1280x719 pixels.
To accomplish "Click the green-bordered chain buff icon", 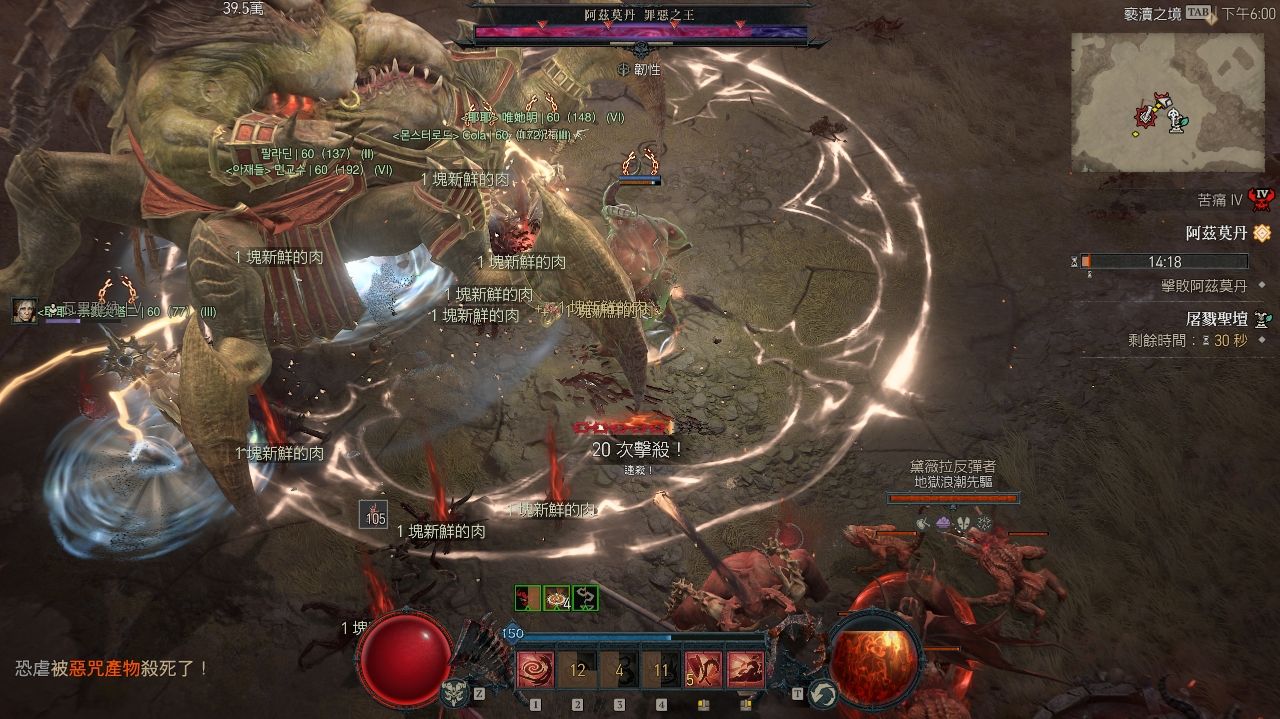I will 585,598.
